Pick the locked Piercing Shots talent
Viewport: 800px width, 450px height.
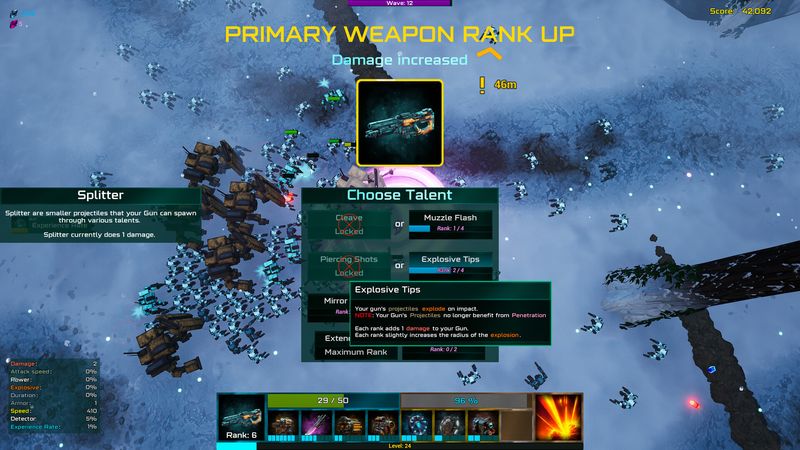coord(349,265)
